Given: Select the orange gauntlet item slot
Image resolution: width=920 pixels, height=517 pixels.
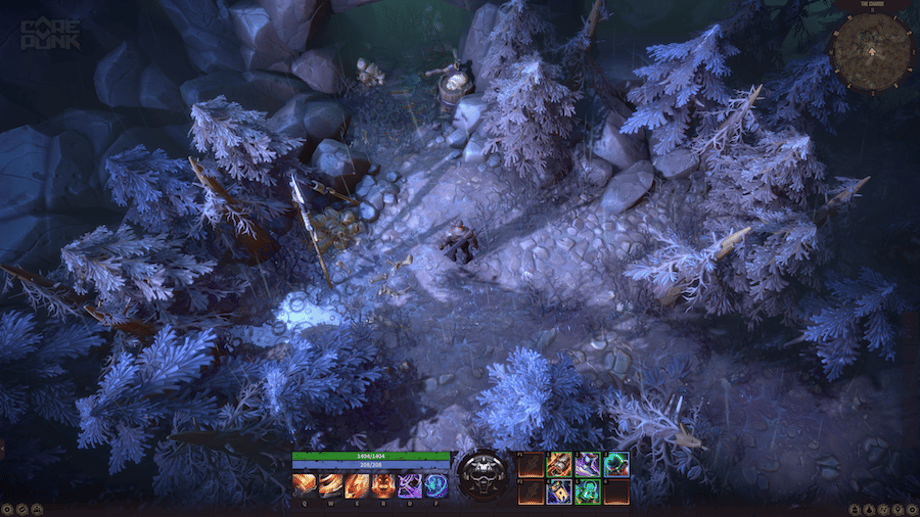Looking at the screenshot, I should click(x=560, y=464).
